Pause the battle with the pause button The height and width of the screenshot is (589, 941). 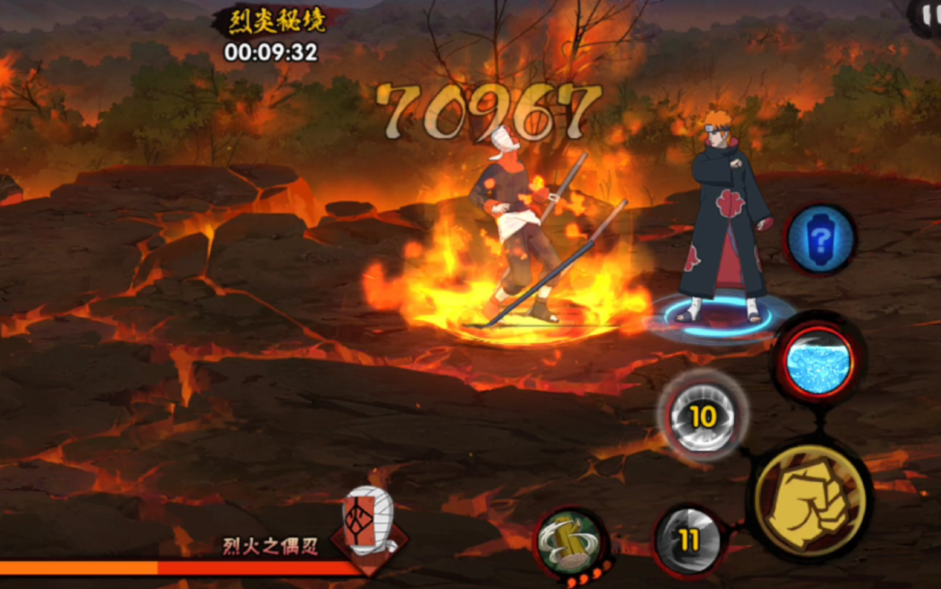[x=930, y=12]
